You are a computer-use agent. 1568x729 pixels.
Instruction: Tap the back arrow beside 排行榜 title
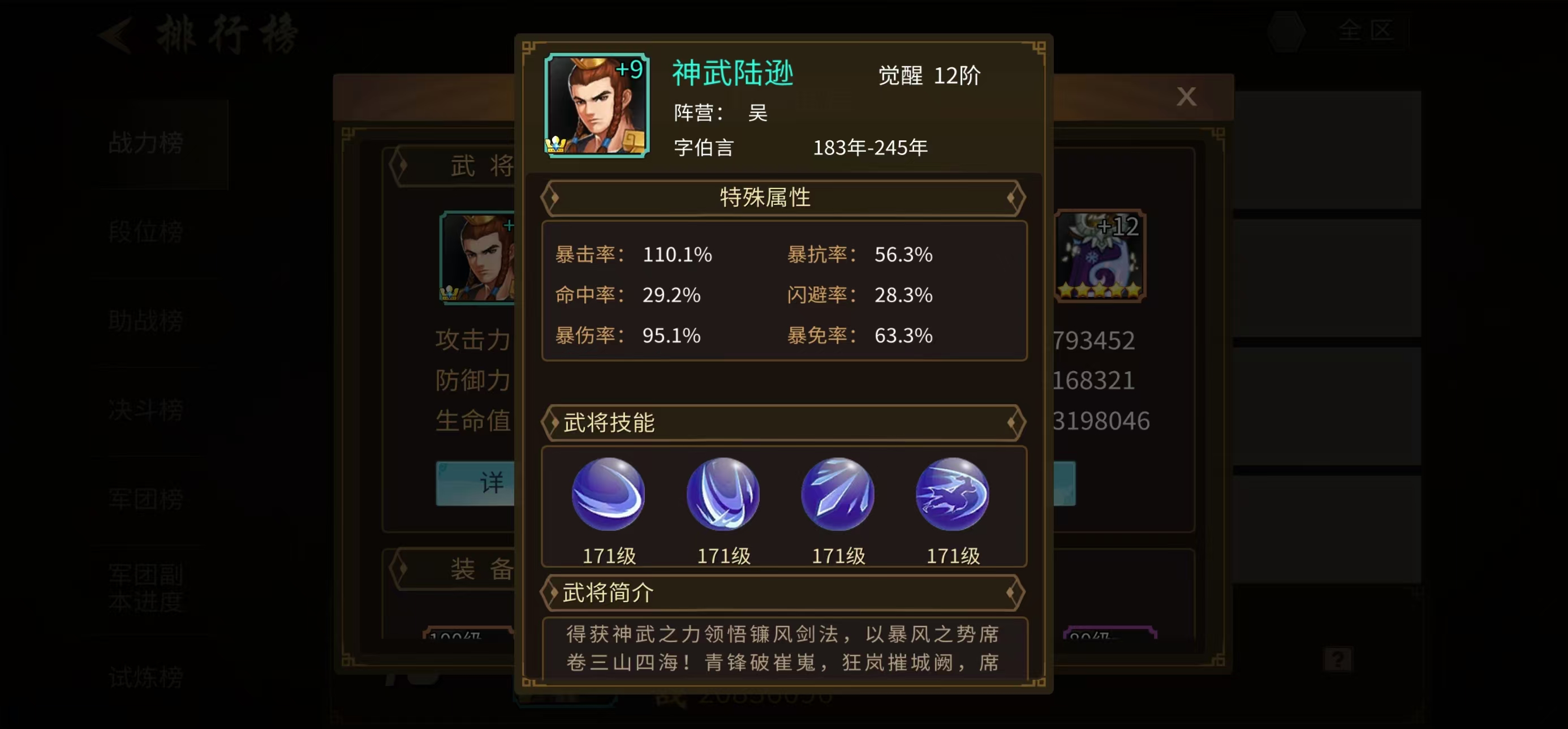click(x=113, y=35)
